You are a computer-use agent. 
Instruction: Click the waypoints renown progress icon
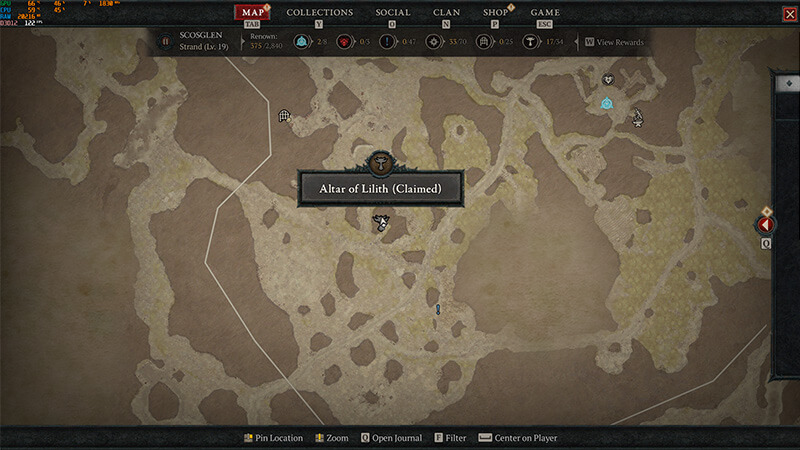click(x=300, y=42)
